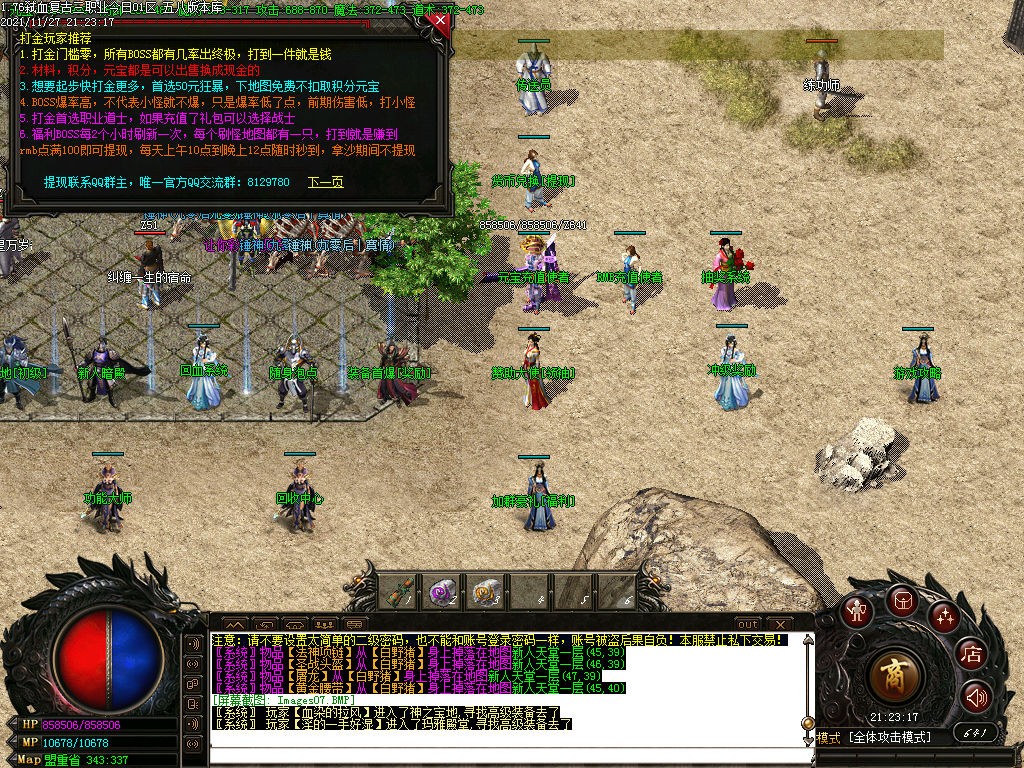Open the bag inventory icon
Viewport: 1024px width, 768px height.
902,600
